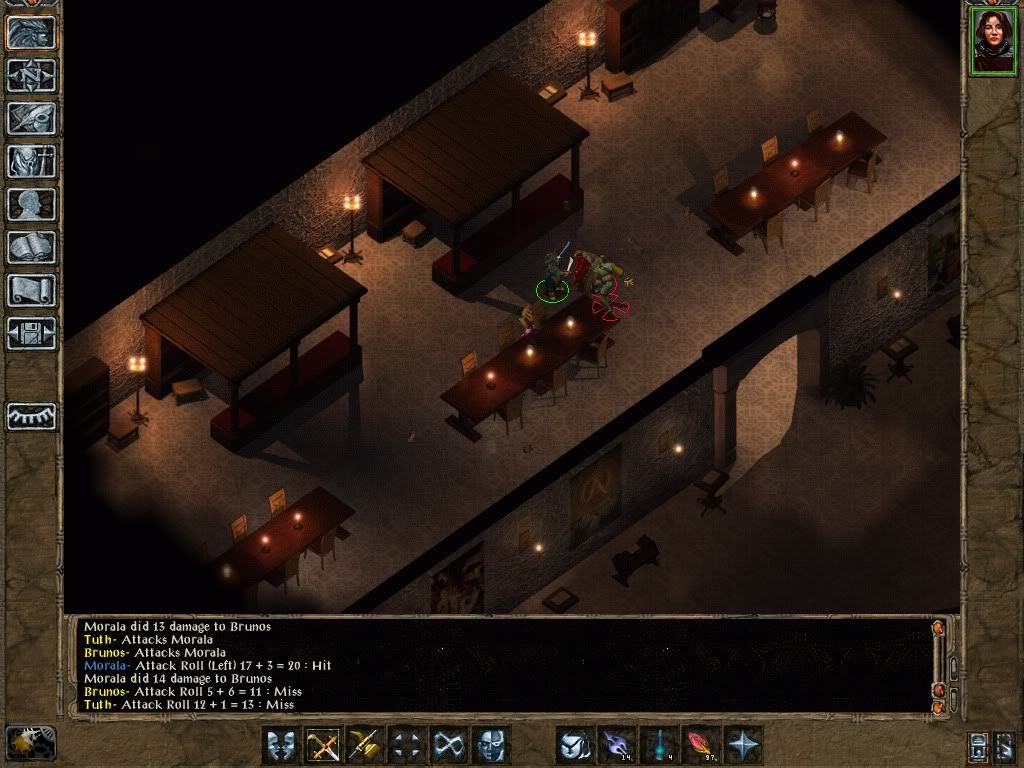This screenshot has width=1024, height=768.
Task: Click the silver face mask button
Action: [x=491, y=745]
